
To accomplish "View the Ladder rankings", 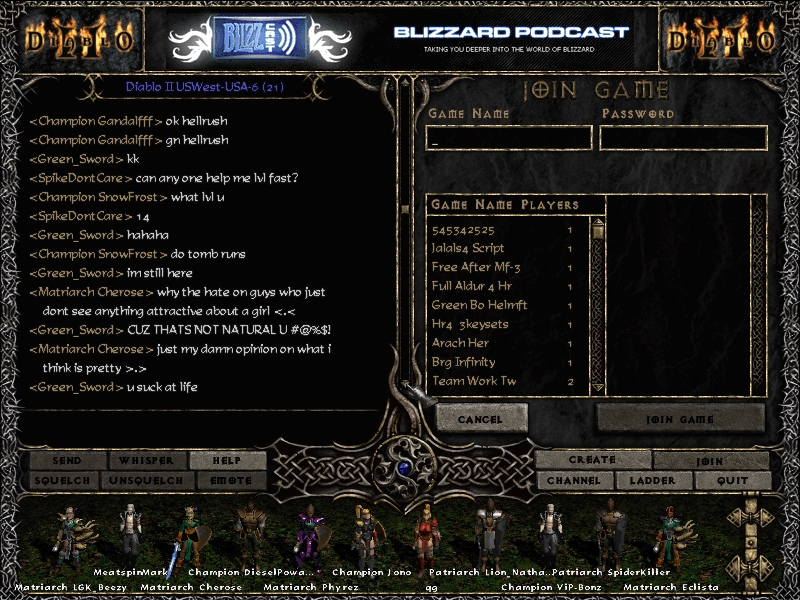I will pyautogui.click(x=652, y=481).
